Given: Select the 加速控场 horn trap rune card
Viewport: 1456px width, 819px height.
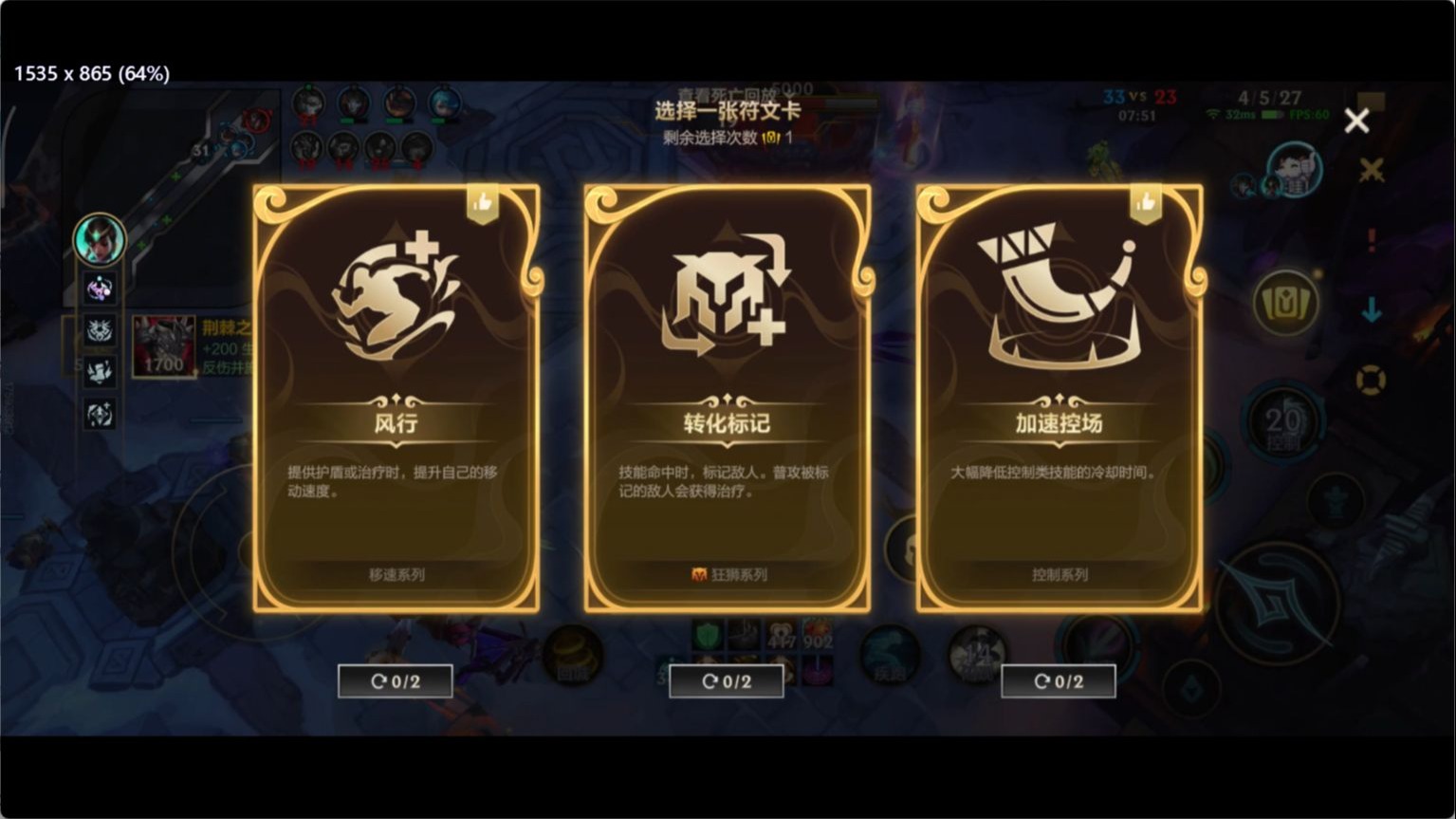Looking at the screenshot, I should click(1059, 399).
